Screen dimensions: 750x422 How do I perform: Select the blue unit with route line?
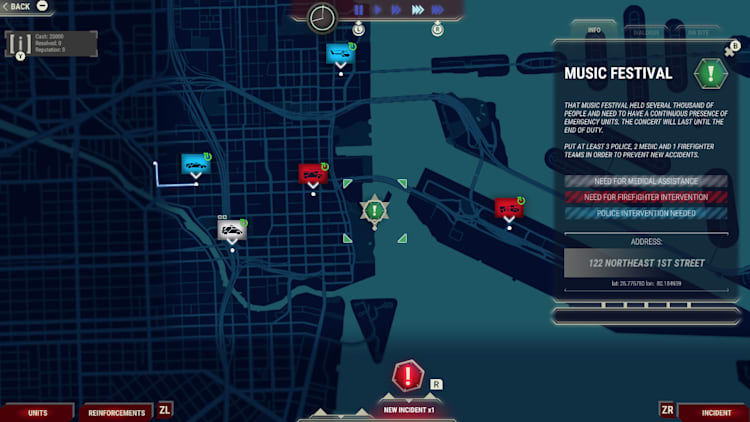pos(195,164)
